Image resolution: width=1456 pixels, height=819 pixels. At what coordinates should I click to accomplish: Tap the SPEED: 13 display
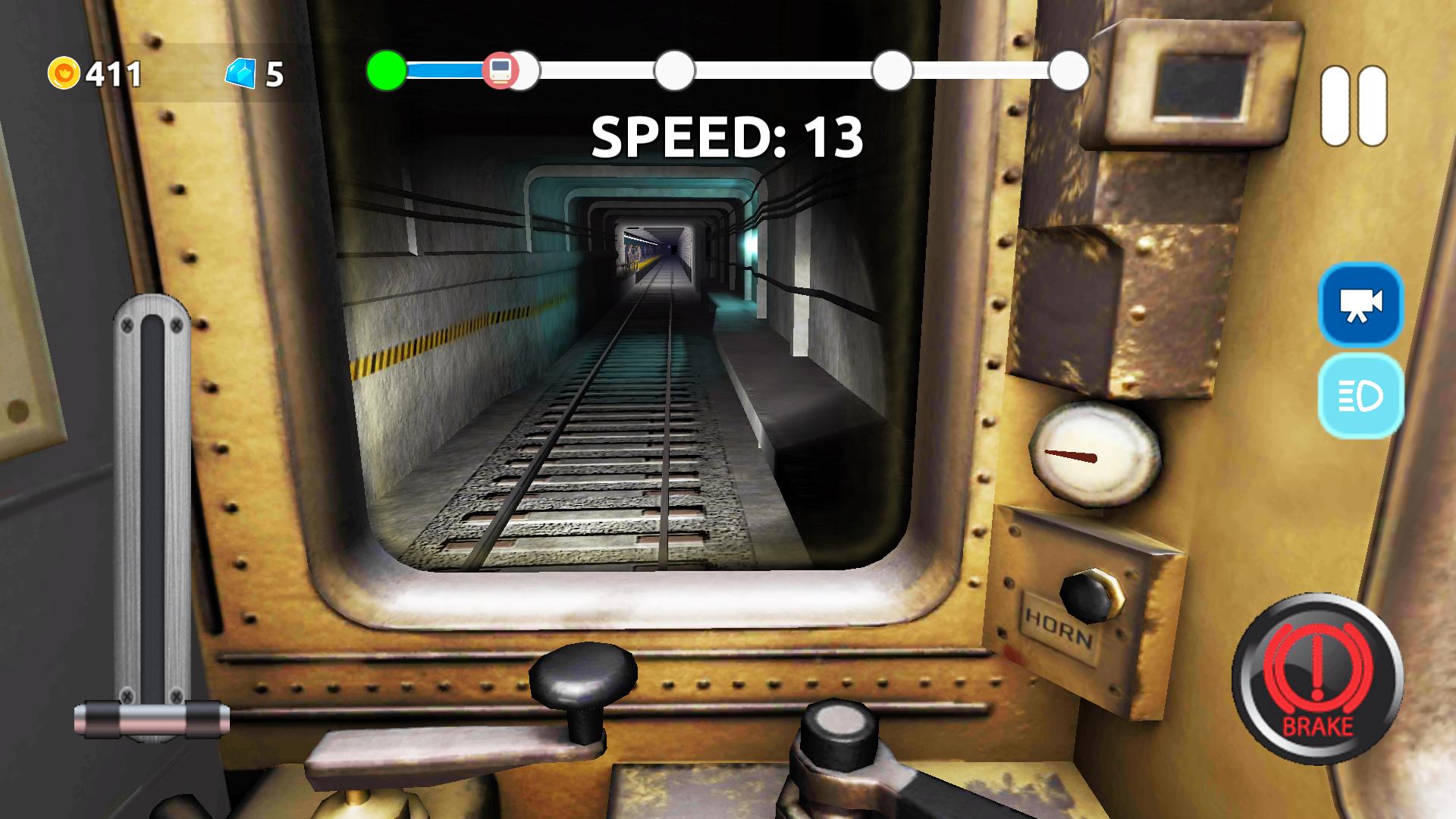pos(728,136)
